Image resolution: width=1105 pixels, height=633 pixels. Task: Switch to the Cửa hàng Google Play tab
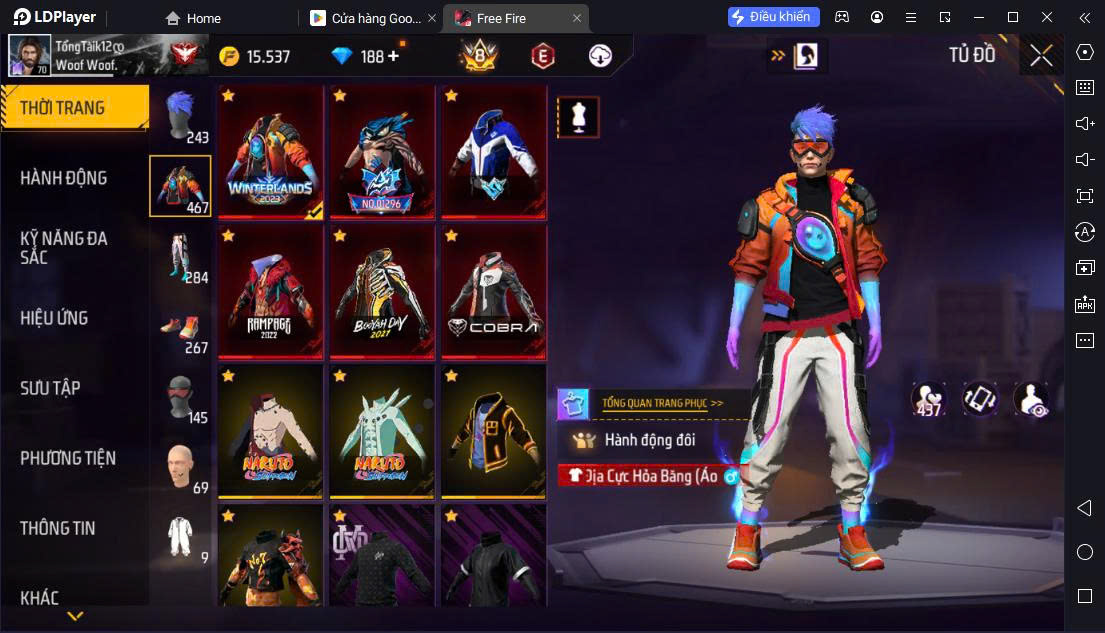[x=372, y=18]
